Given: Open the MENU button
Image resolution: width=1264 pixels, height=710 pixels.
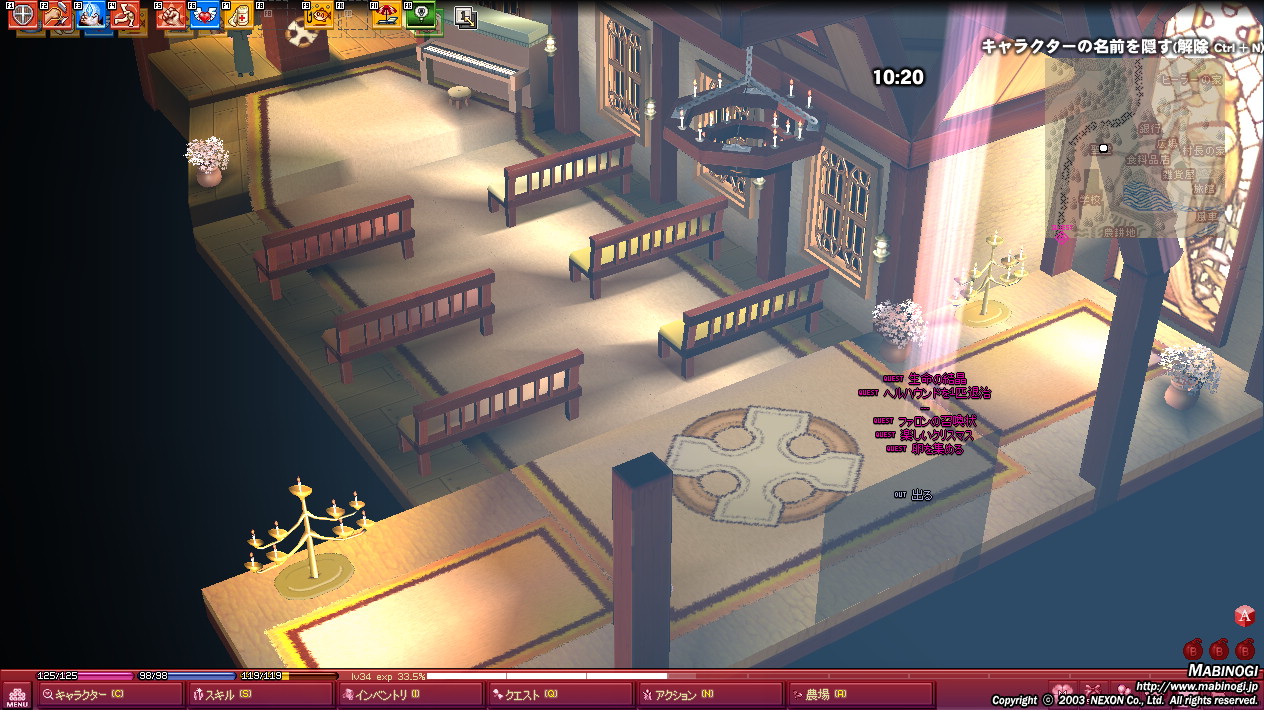Looking at the screenshot, I should tap(17, 695).
